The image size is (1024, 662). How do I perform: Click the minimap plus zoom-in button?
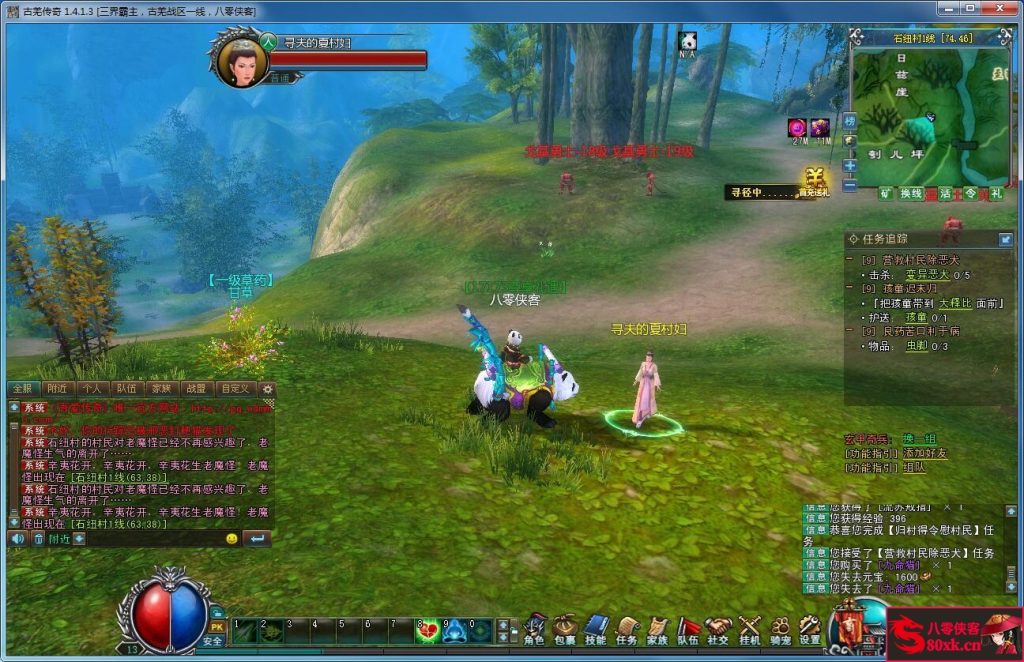pos(850,165)
